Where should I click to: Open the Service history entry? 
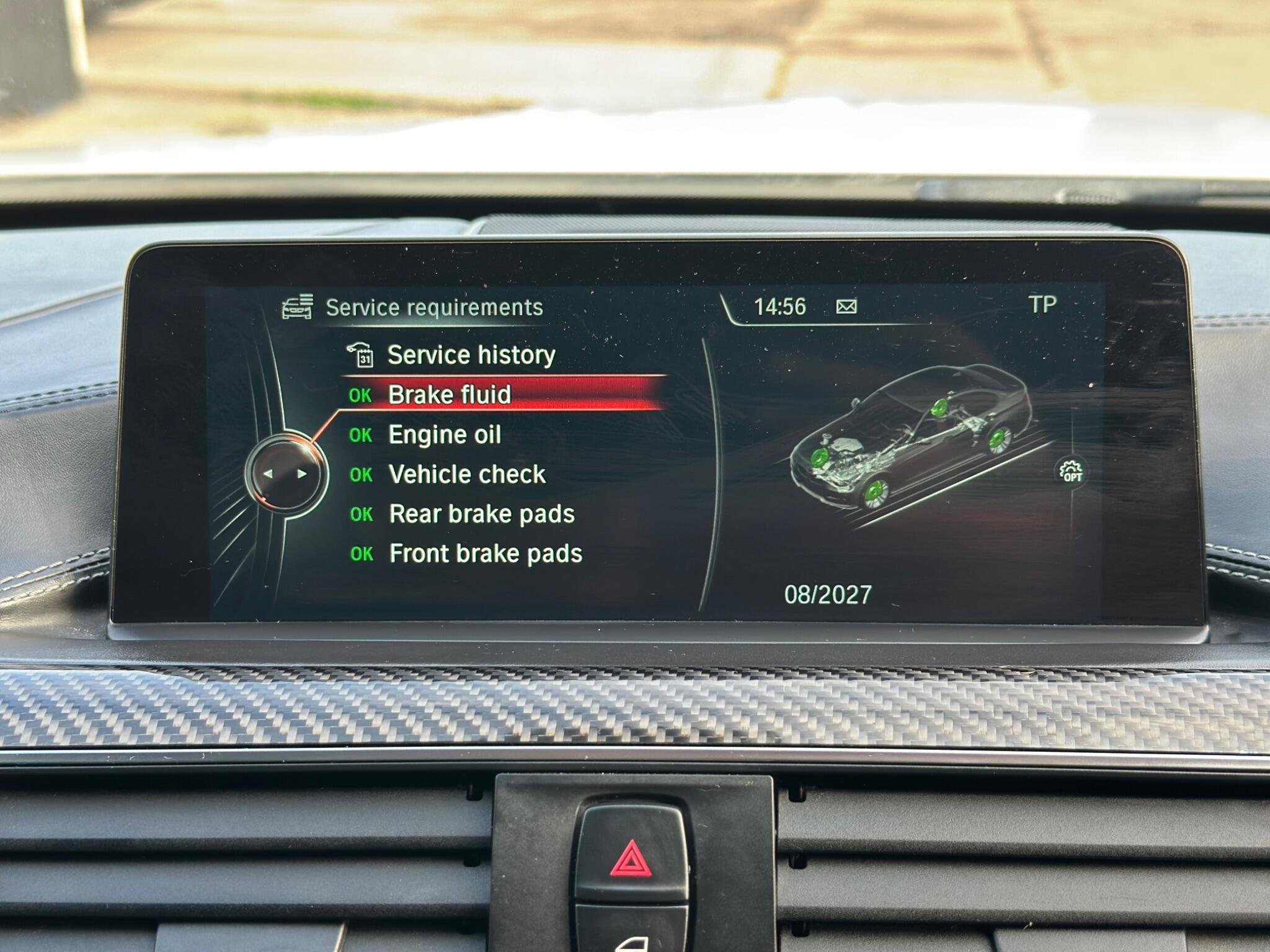471,355
